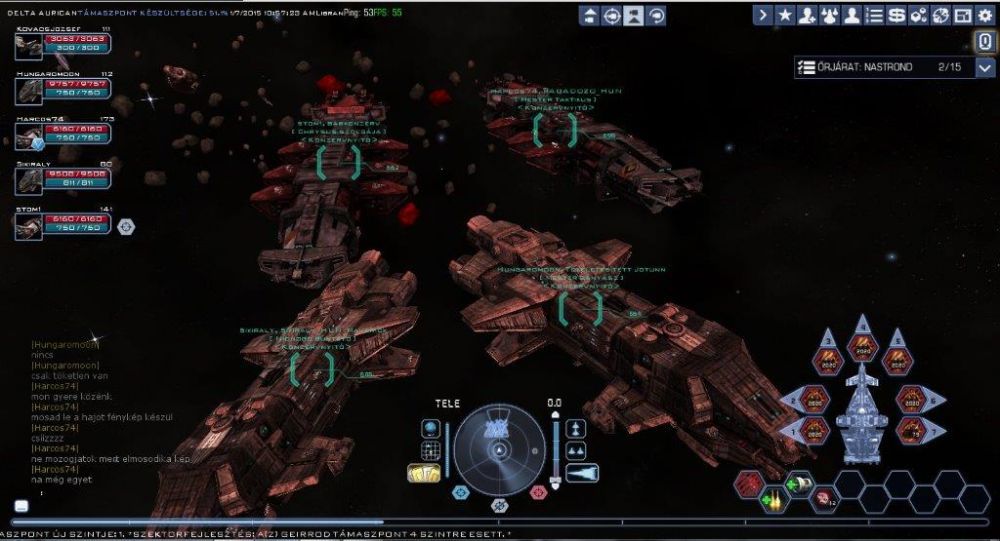Select squad member Sikiraly's portrait
The width and height of the screenshot is (1000, 541).
pos(29,179)
